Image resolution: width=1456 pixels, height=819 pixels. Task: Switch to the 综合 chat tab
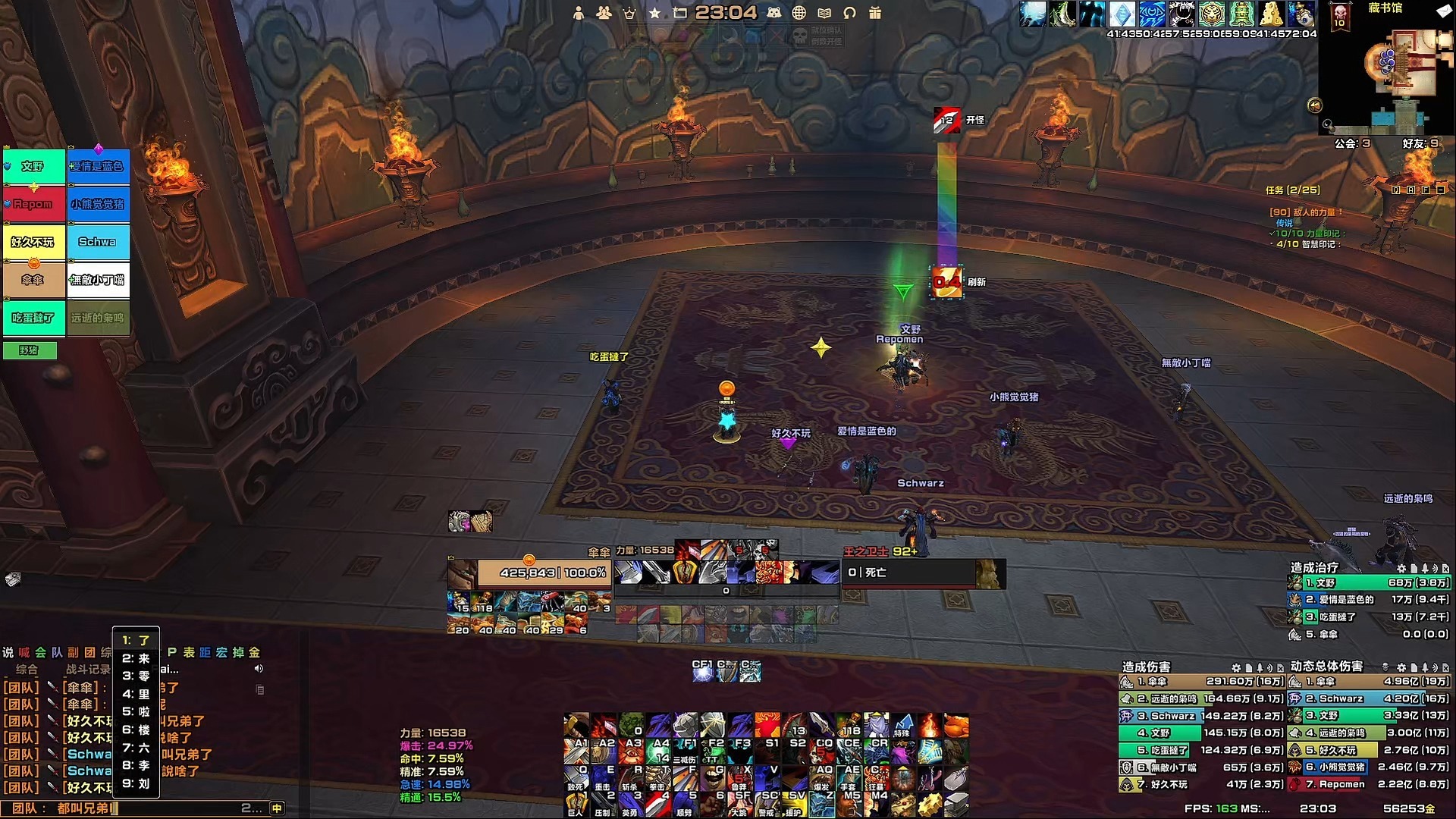pos(27,670)
